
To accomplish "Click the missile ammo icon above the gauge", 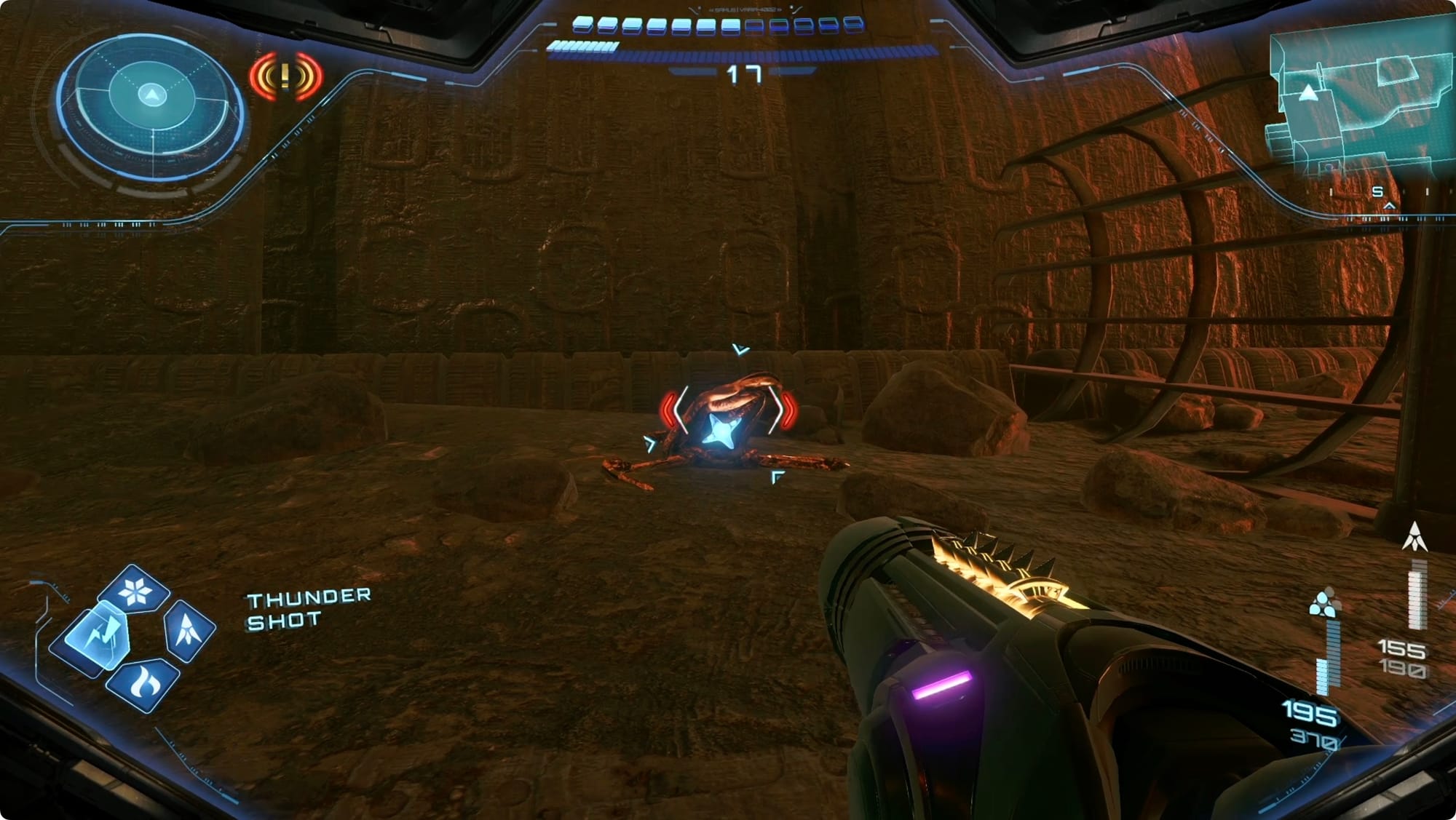I will pos(1415,538).
